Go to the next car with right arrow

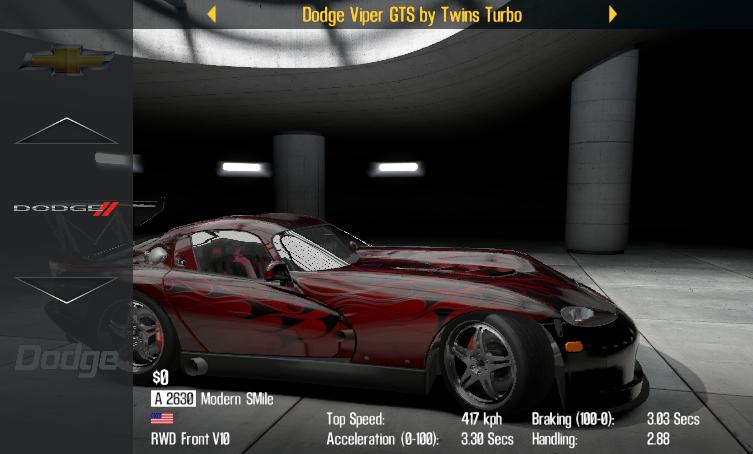(x=612, y=14)
